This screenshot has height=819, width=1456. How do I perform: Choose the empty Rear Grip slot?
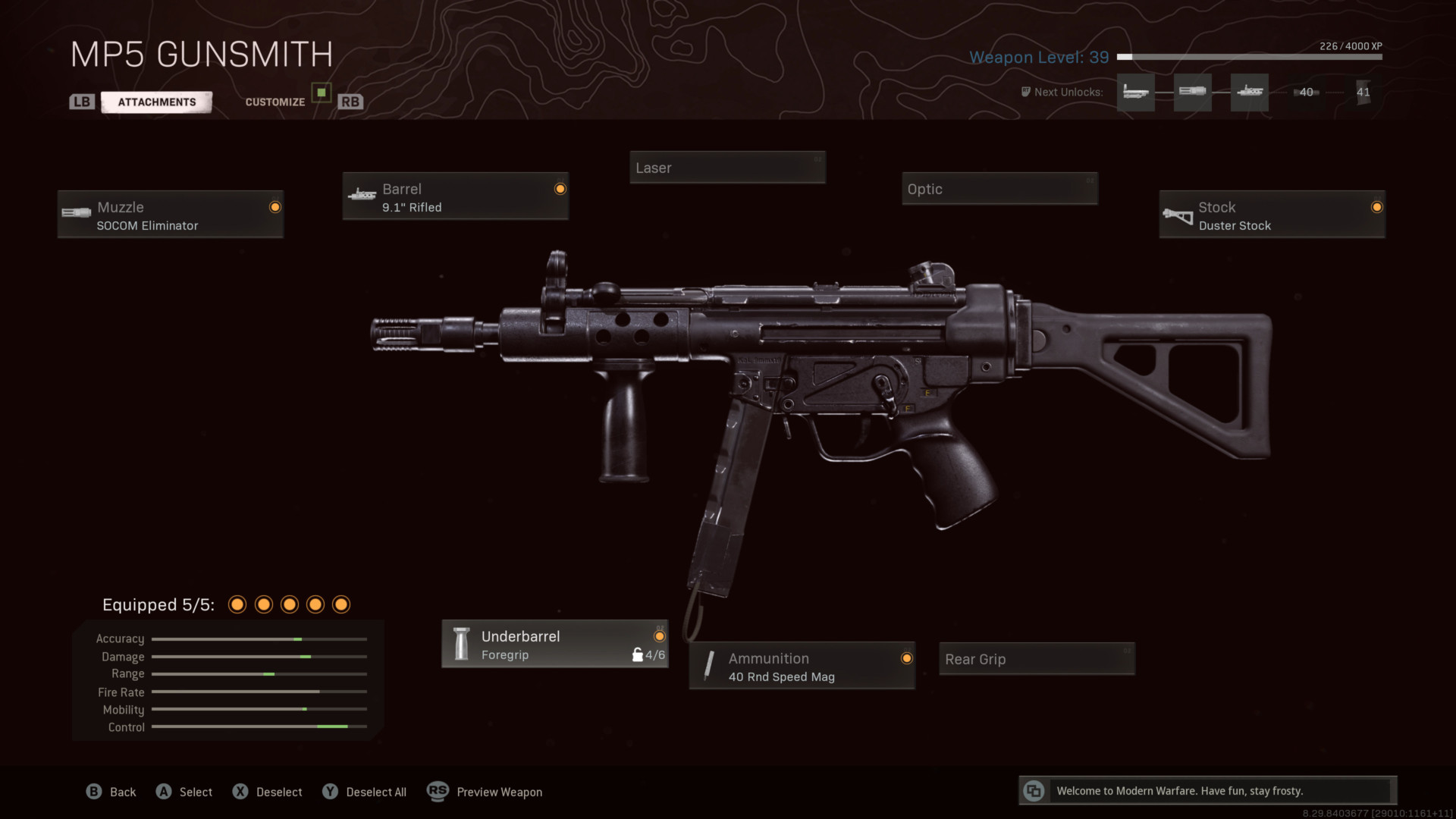pyautogui.click(x=1037, y=659)
